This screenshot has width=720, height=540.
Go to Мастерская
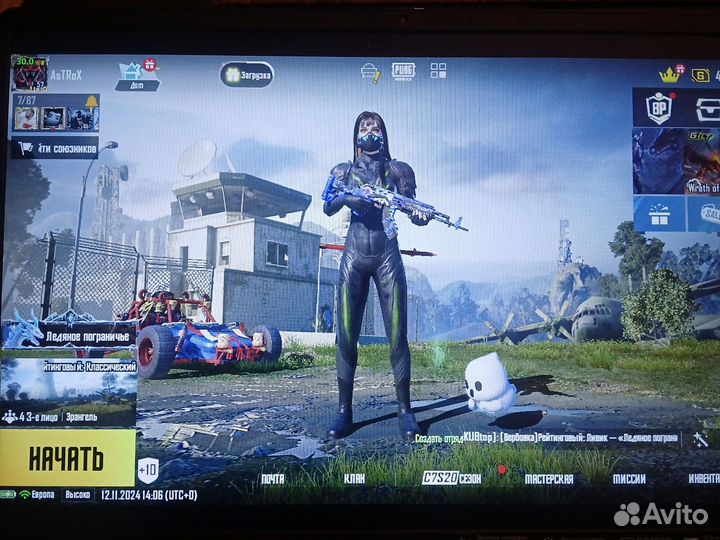547,479
